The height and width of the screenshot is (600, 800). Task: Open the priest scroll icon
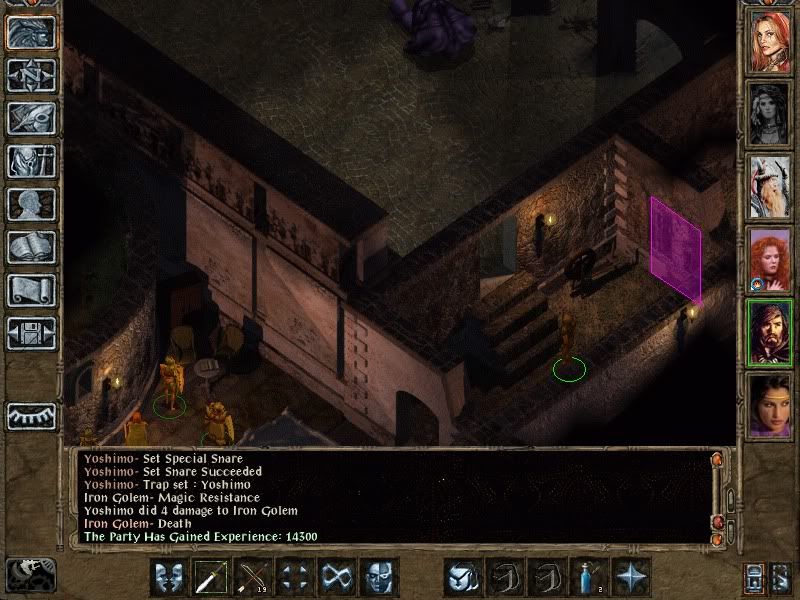31,290
